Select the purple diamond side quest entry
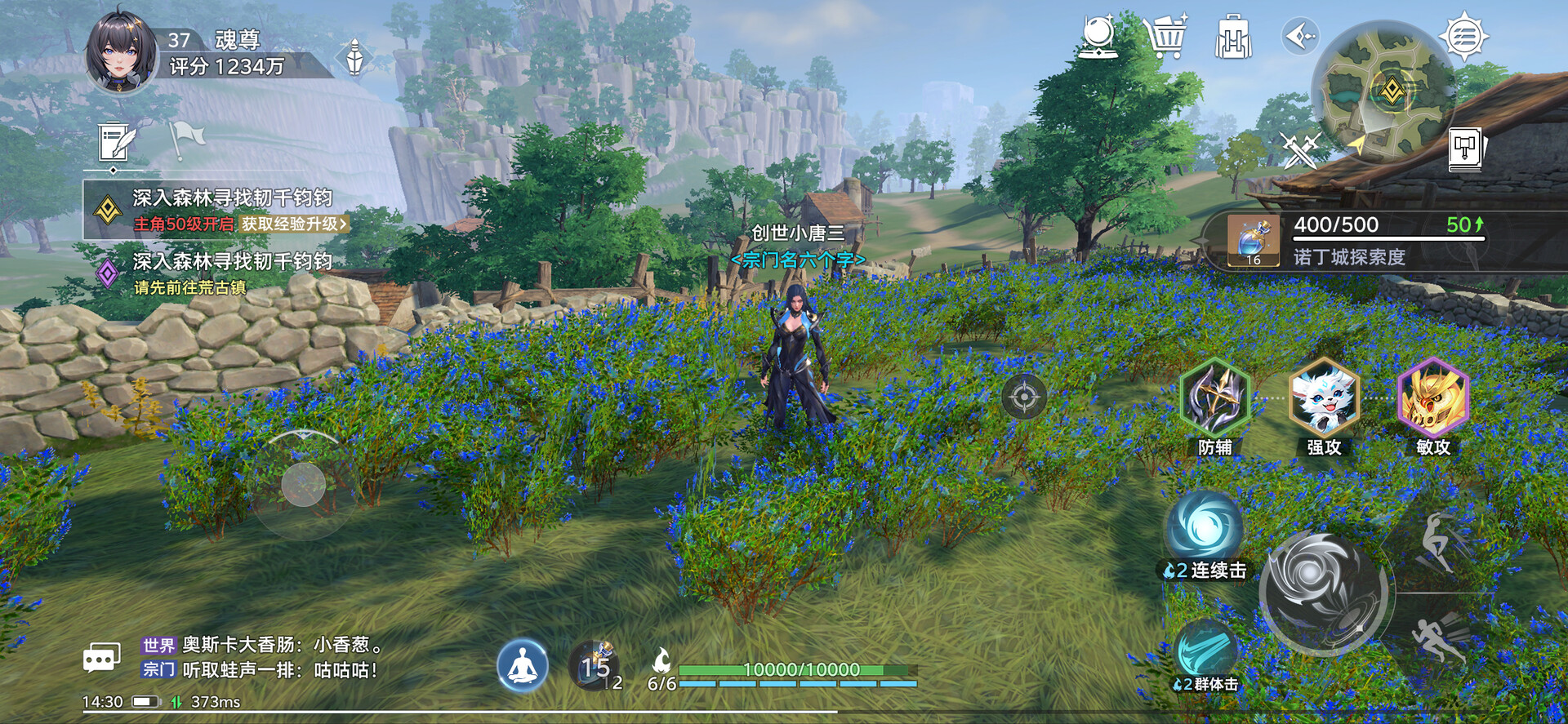Screen dimensions: 1568x724 [108, 273]
